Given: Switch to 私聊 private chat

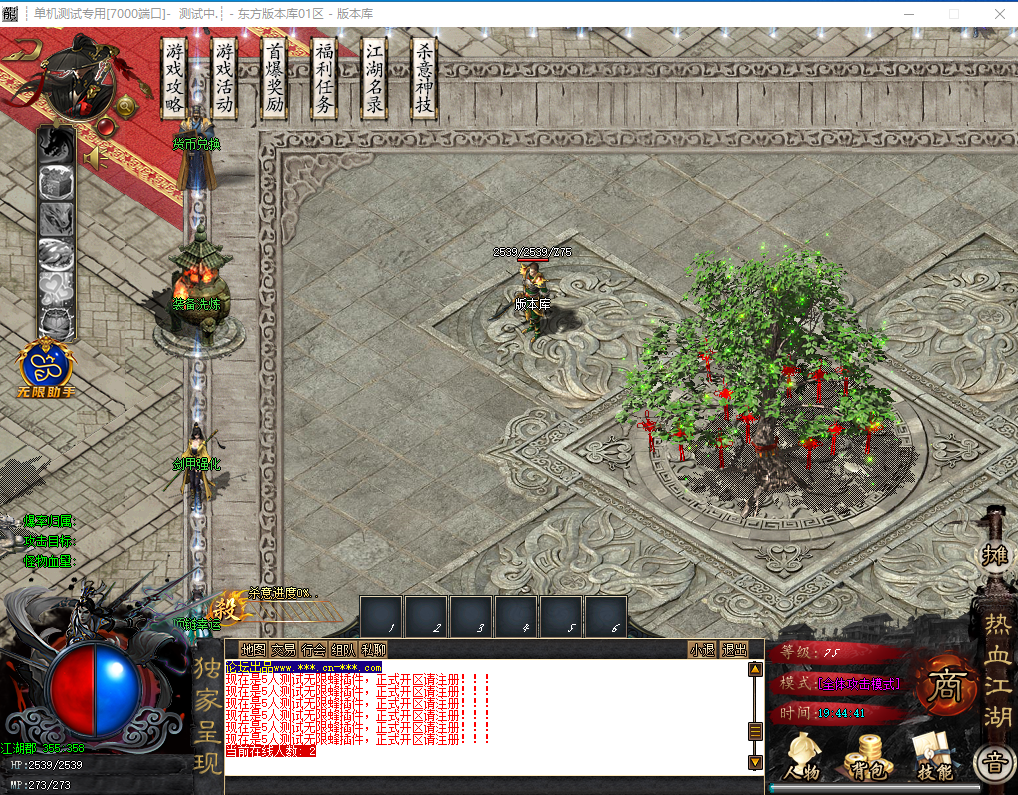Looking at the screenshot, I should point(373,650).
